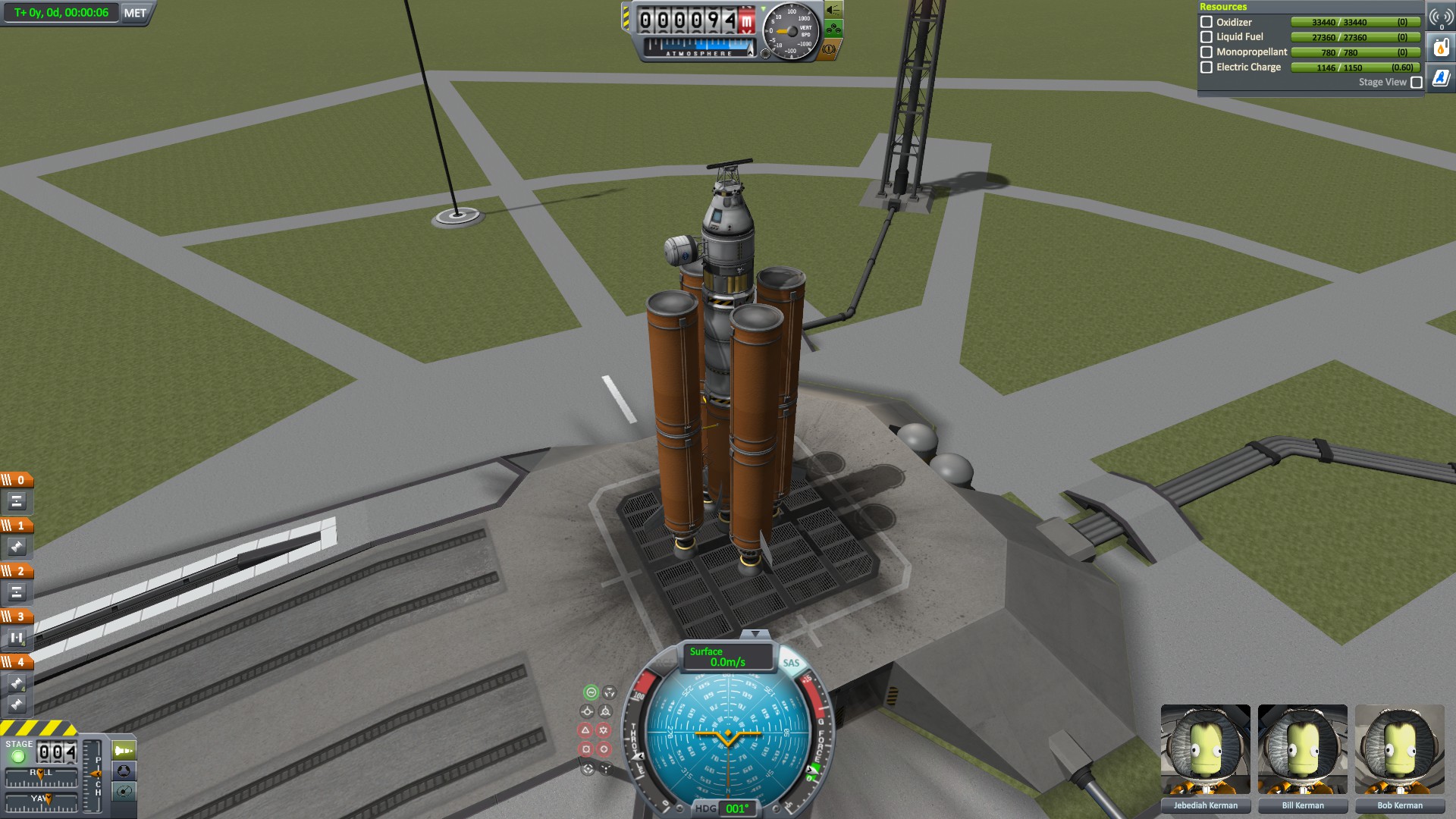Click the green stage indicator light
This screenshot has height=819, width=1456.
pos(18,756)
